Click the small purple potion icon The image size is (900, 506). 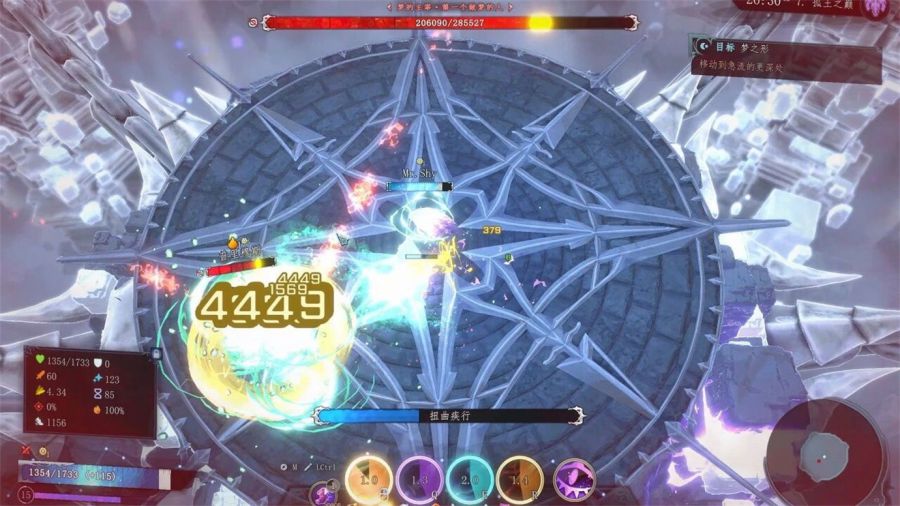click(x=321, y=492)
